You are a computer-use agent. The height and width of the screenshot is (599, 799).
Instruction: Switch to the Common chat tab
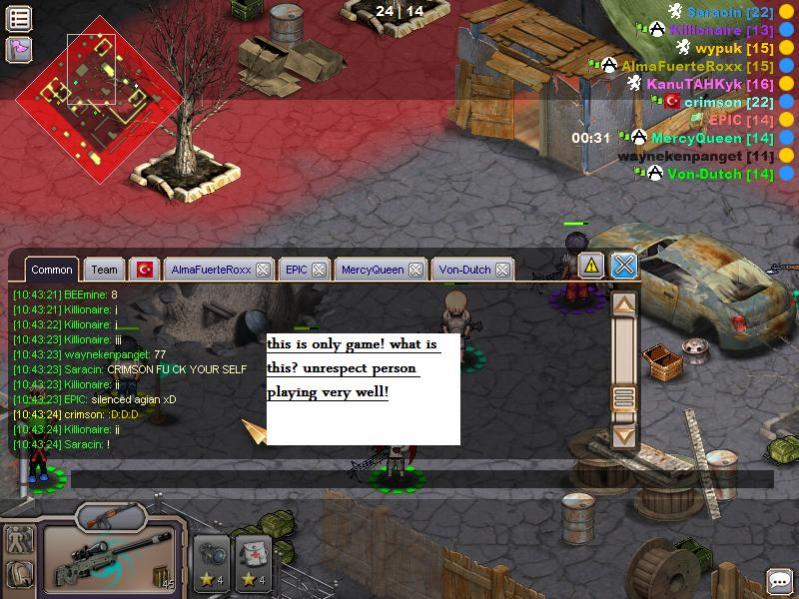pyautogui.click(x=51, y=269)
